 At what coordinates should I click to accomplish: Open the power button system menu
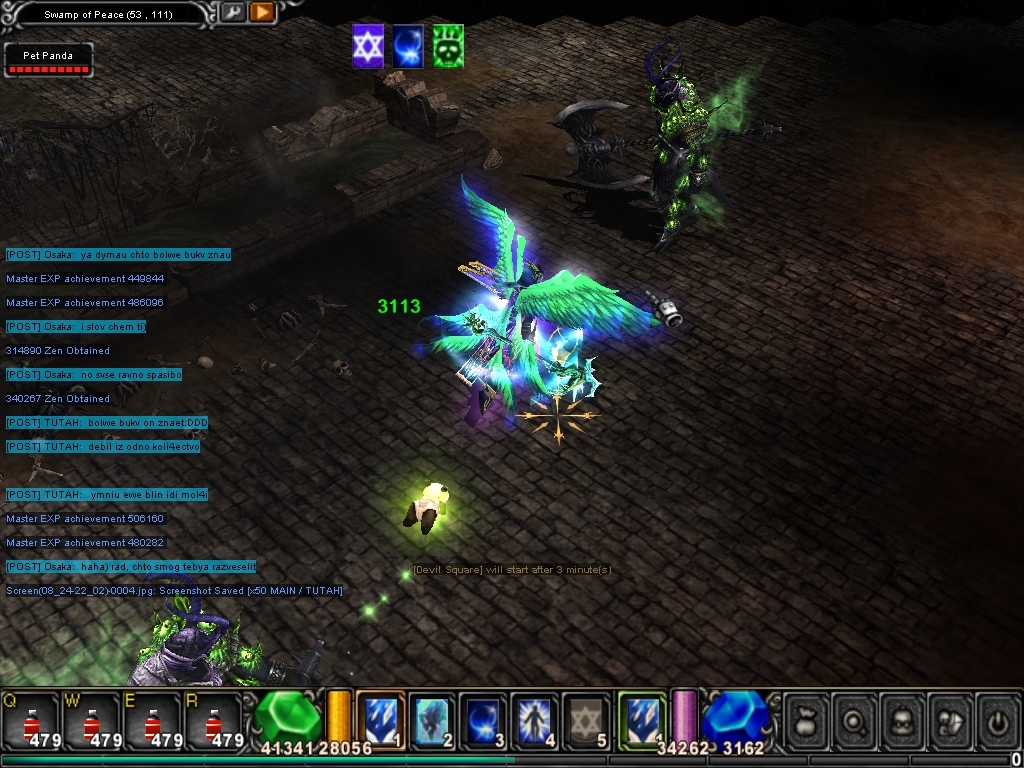click(x=997, y=720)
